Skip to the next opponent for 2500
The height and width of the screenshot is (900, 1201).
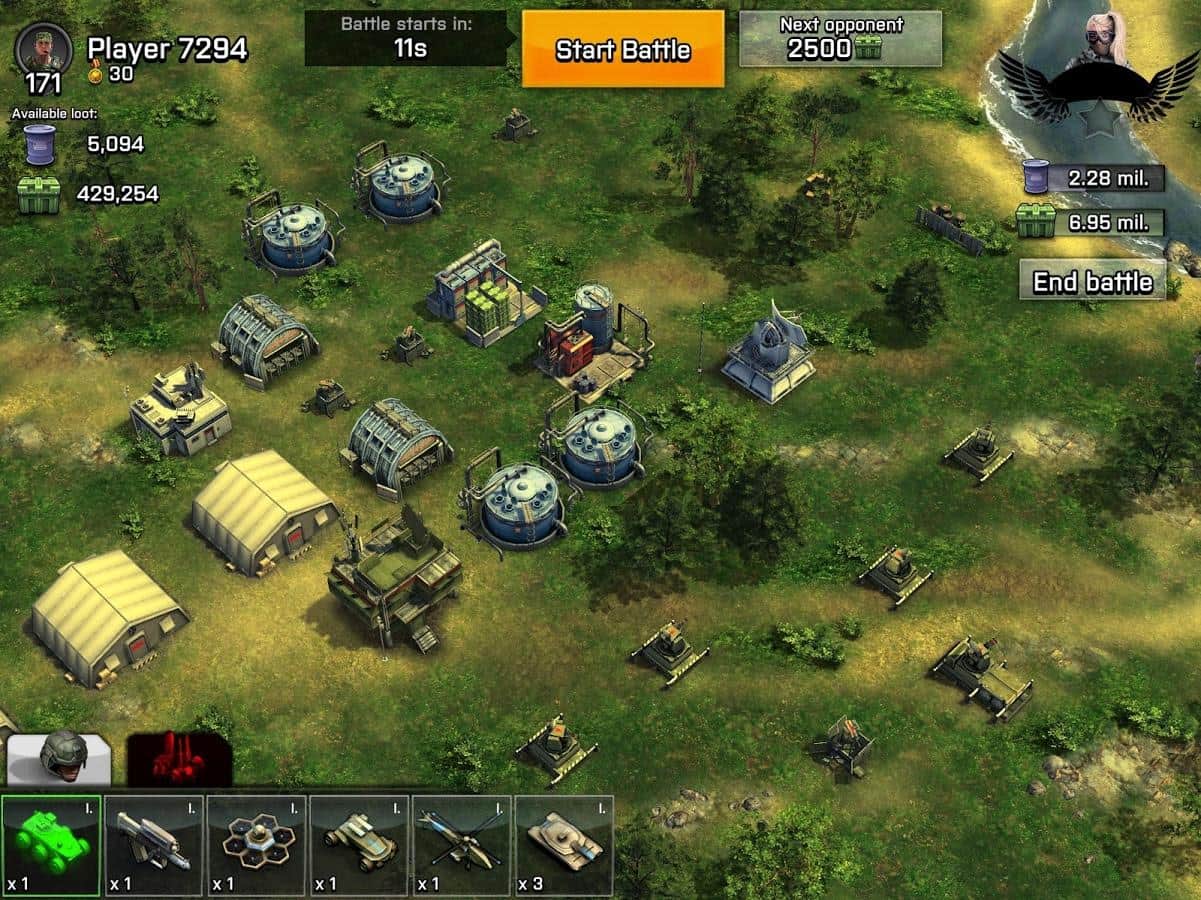click(x=840, y=39)
